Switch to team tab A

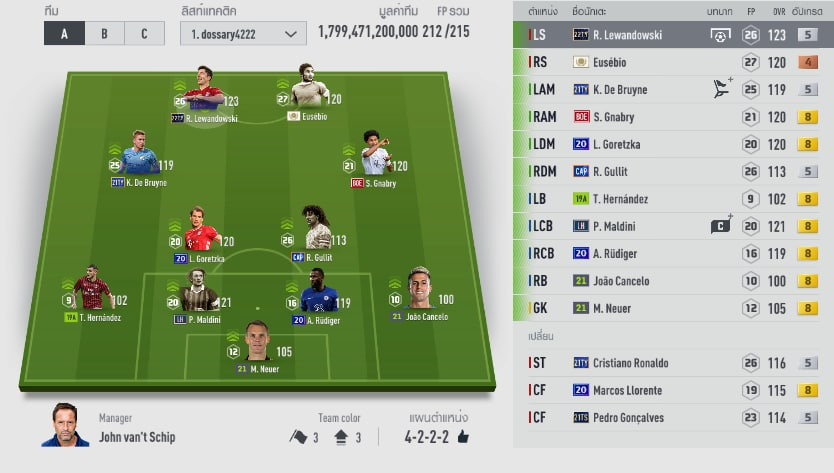64,33
